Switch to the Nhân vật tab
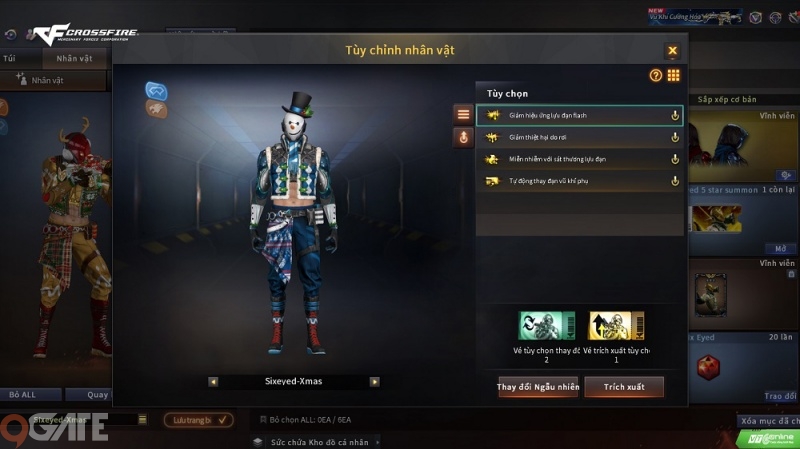The image size is (800, 449). tap(74, 58)
